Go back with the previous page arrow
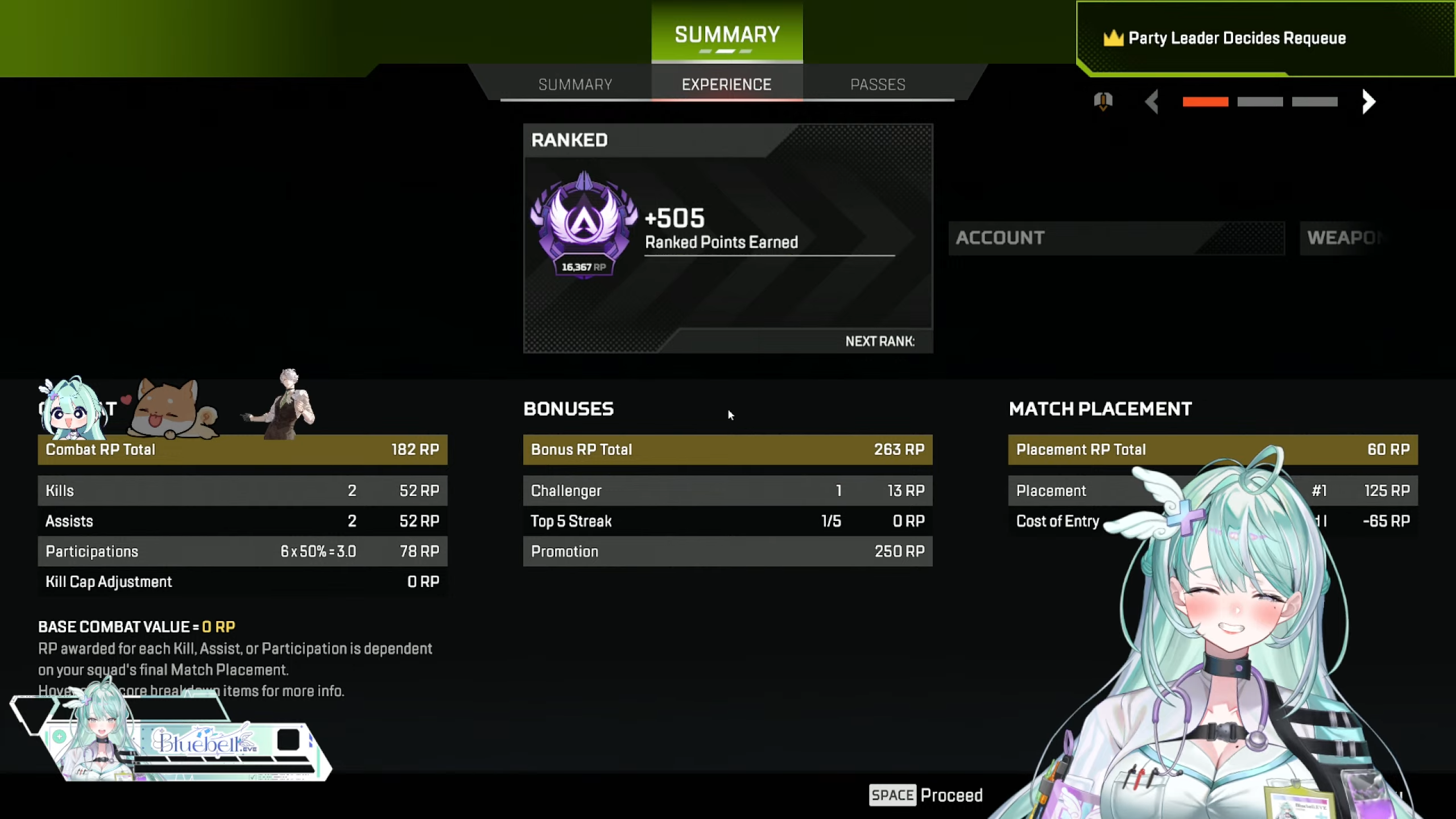1456x819 pixels. coord(1152,102)
